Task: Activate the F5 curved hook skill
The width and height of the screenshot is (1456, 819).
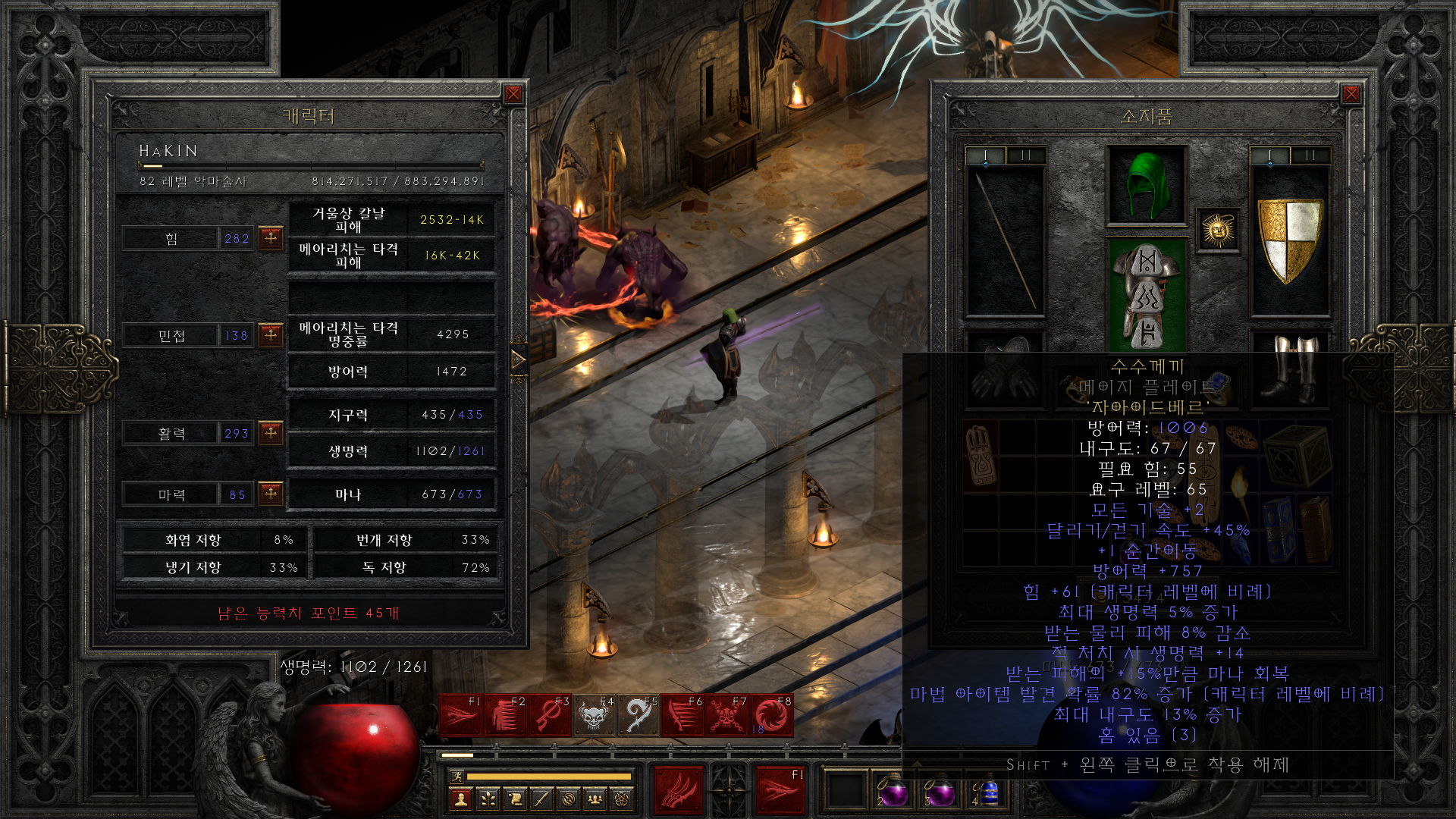Action: (x=639, y=715)
